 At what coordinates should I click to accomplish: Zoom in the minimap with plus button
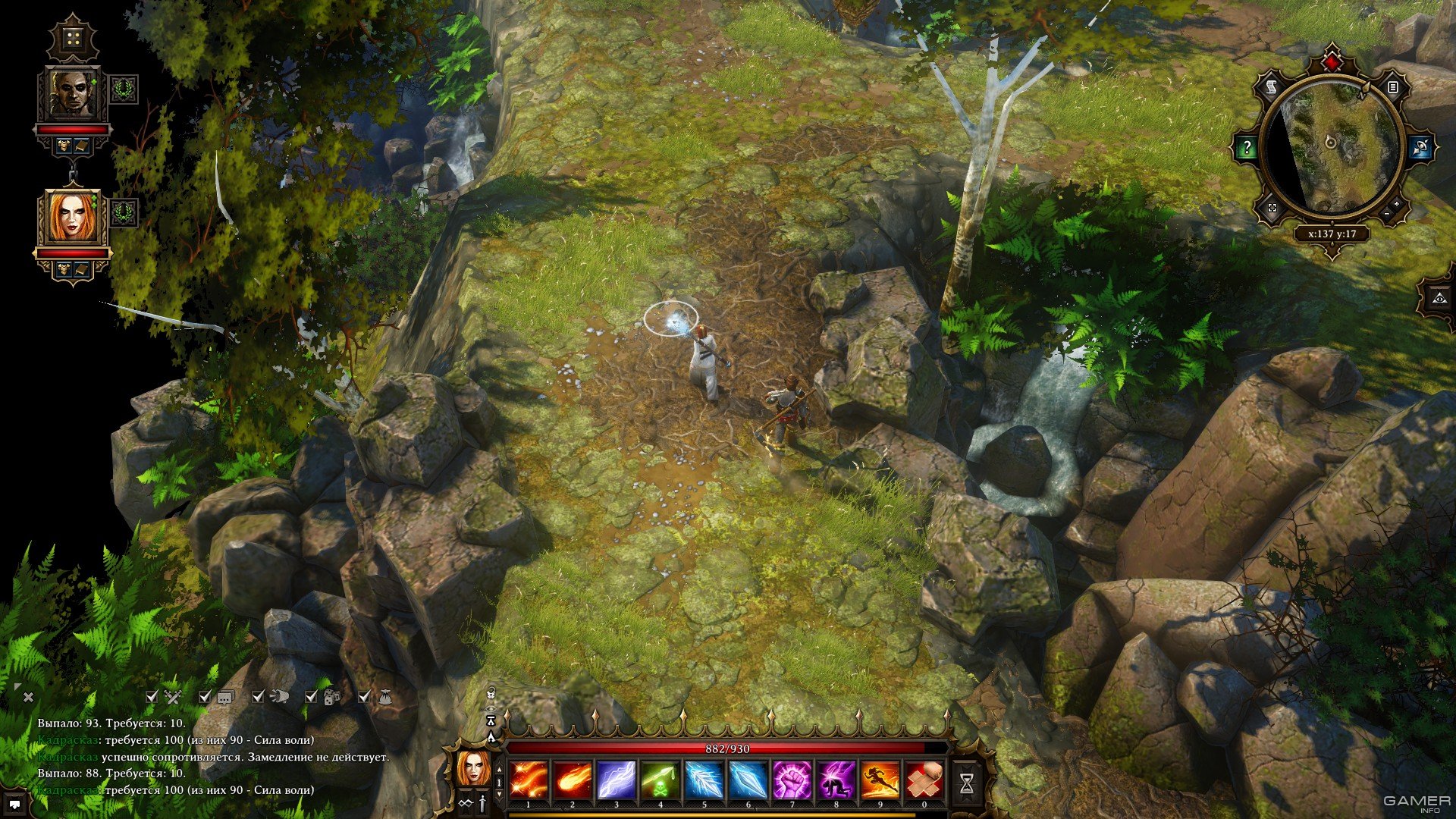[1396, 205]
